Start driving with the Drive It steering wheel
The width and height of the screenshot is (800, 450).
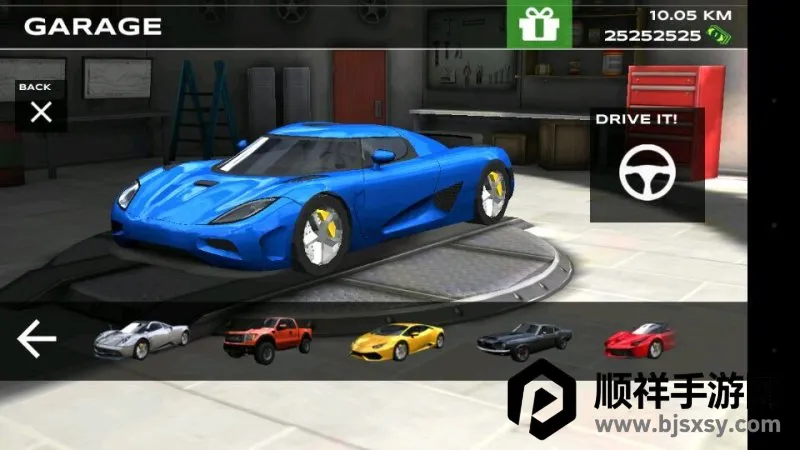[647, 174]
